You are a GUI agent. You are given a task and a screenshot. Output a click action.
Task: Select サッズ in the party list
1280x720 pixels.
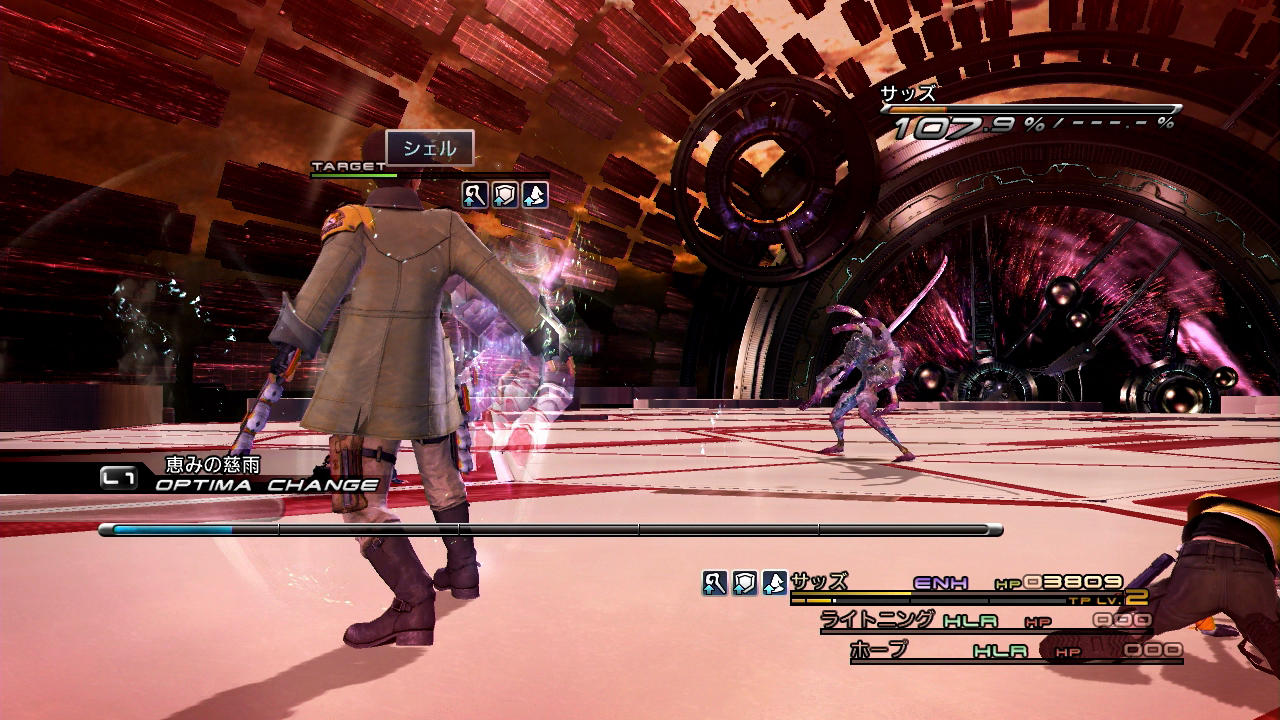(819, 581)
